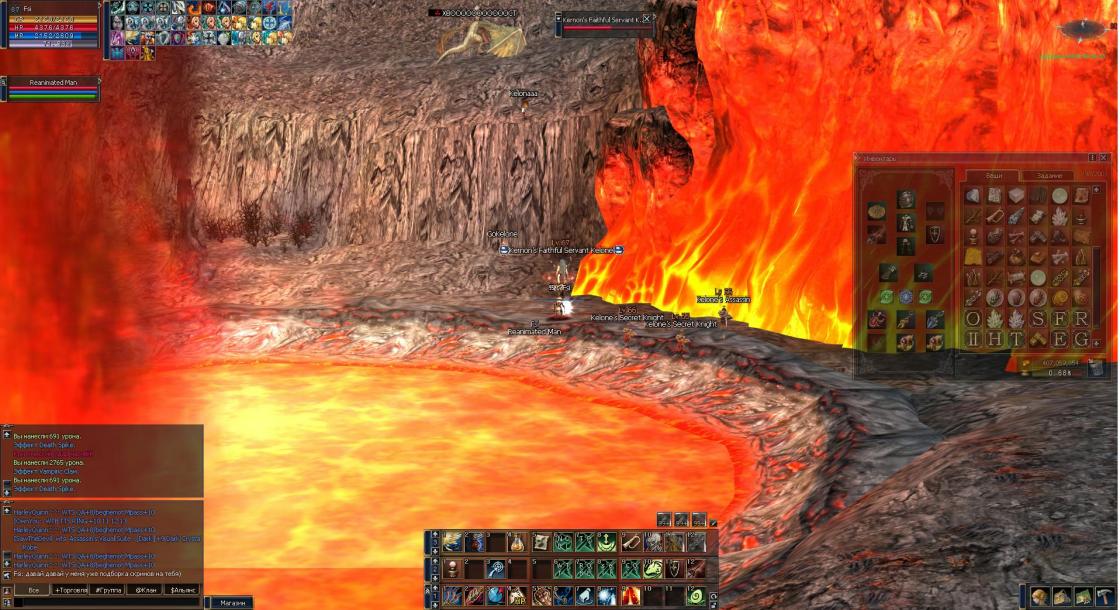
Task: Switch to the Задание inventory tab
Action: 1048,175
